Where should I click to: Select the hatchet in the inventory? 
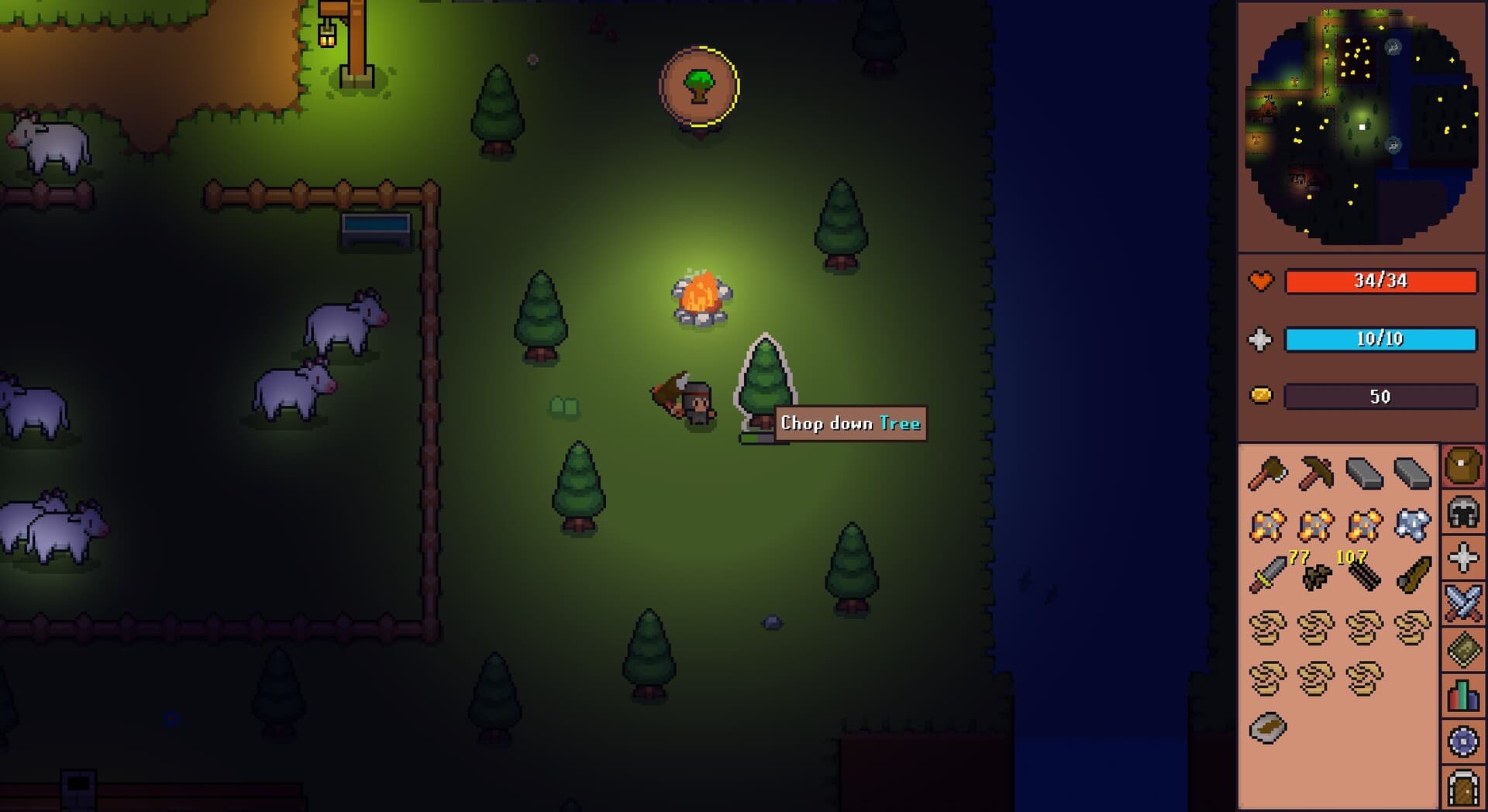tap(1269, 473)
